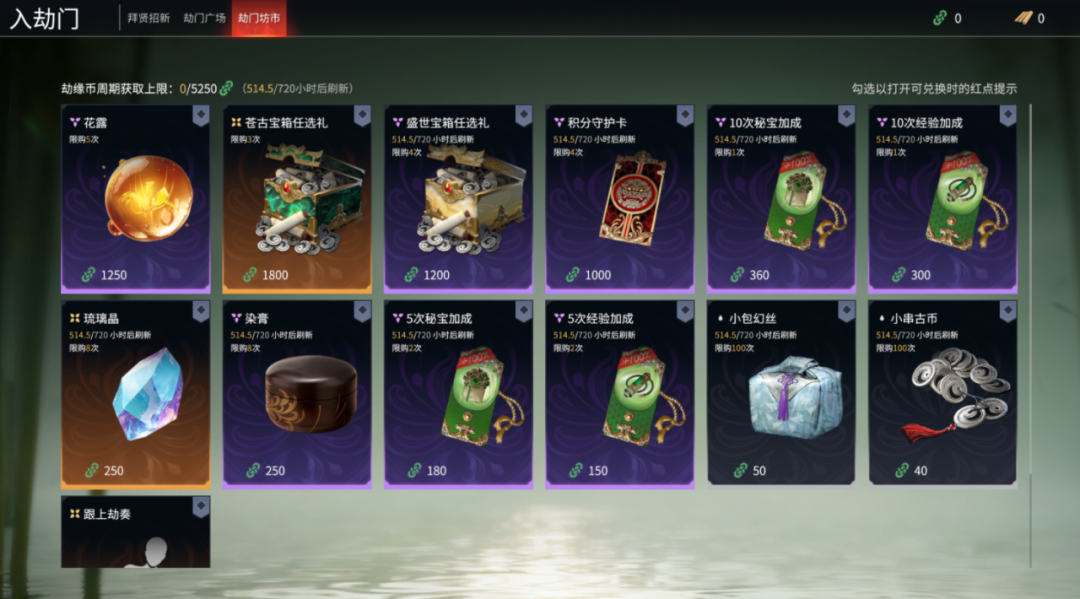Select the 花露 shop item
This screenshot has height=599, width=1080.
pos(136,200)
